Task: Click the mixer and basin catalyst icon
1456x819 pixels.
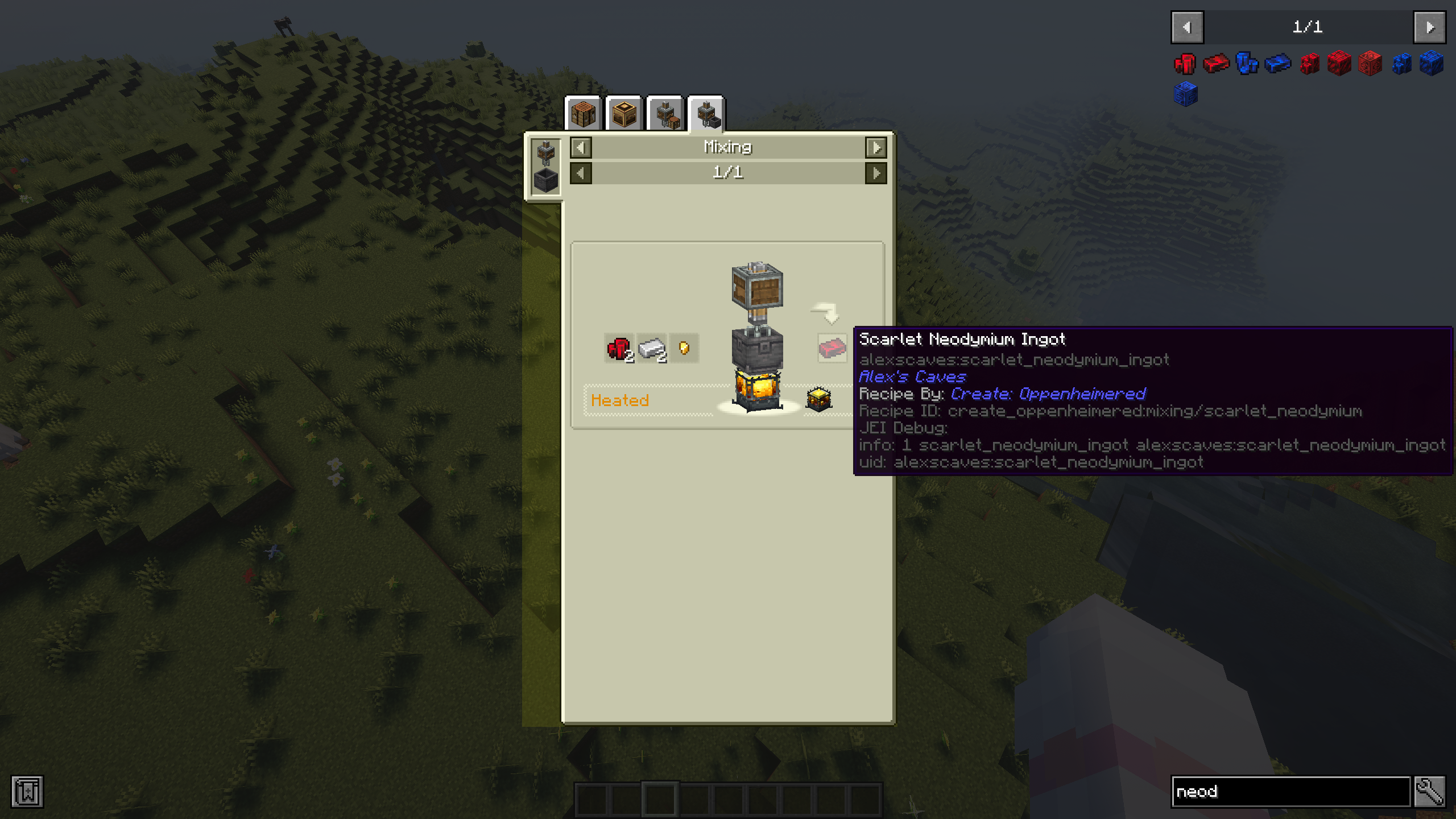Action: (545, 167)
